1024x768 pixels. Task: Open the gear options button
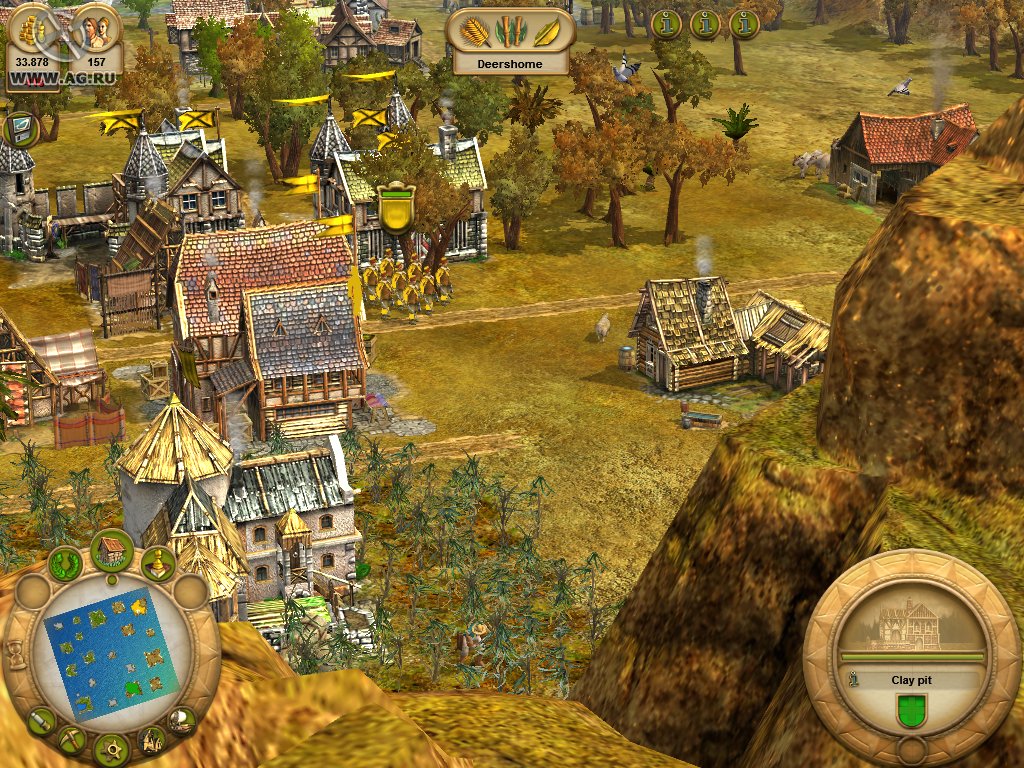111,749
